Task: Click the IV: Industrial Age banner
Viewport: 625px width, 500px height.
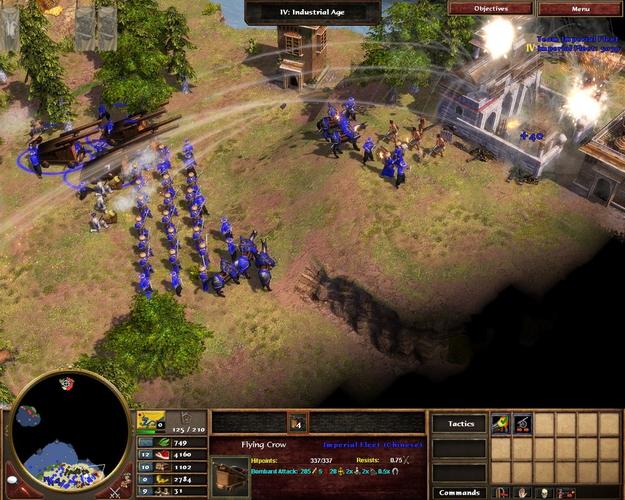Action: pos(312,11)
